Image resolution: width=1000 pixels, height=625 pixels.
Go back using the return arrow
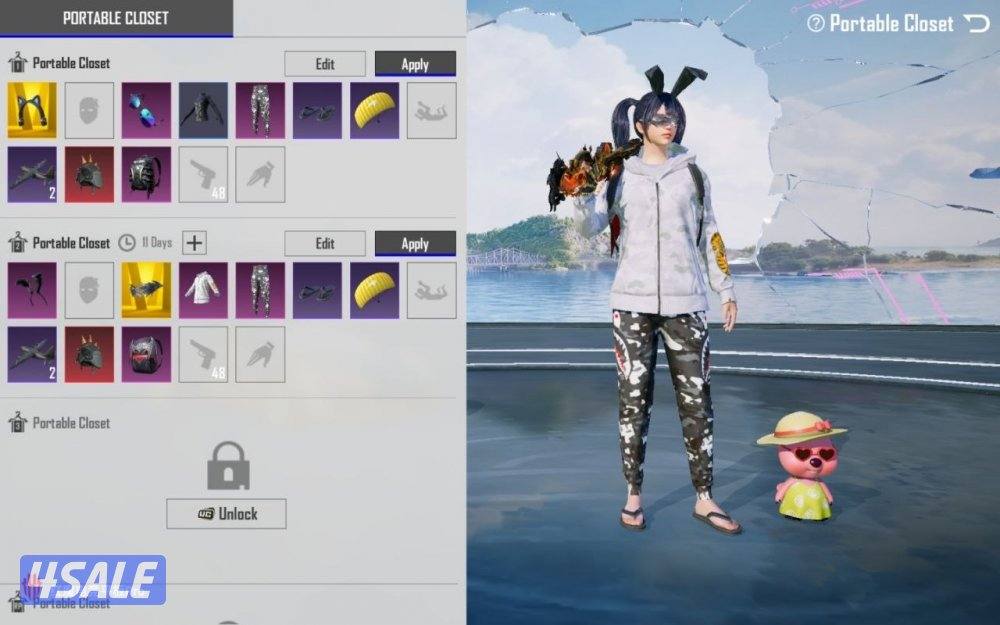coord(975,23)
